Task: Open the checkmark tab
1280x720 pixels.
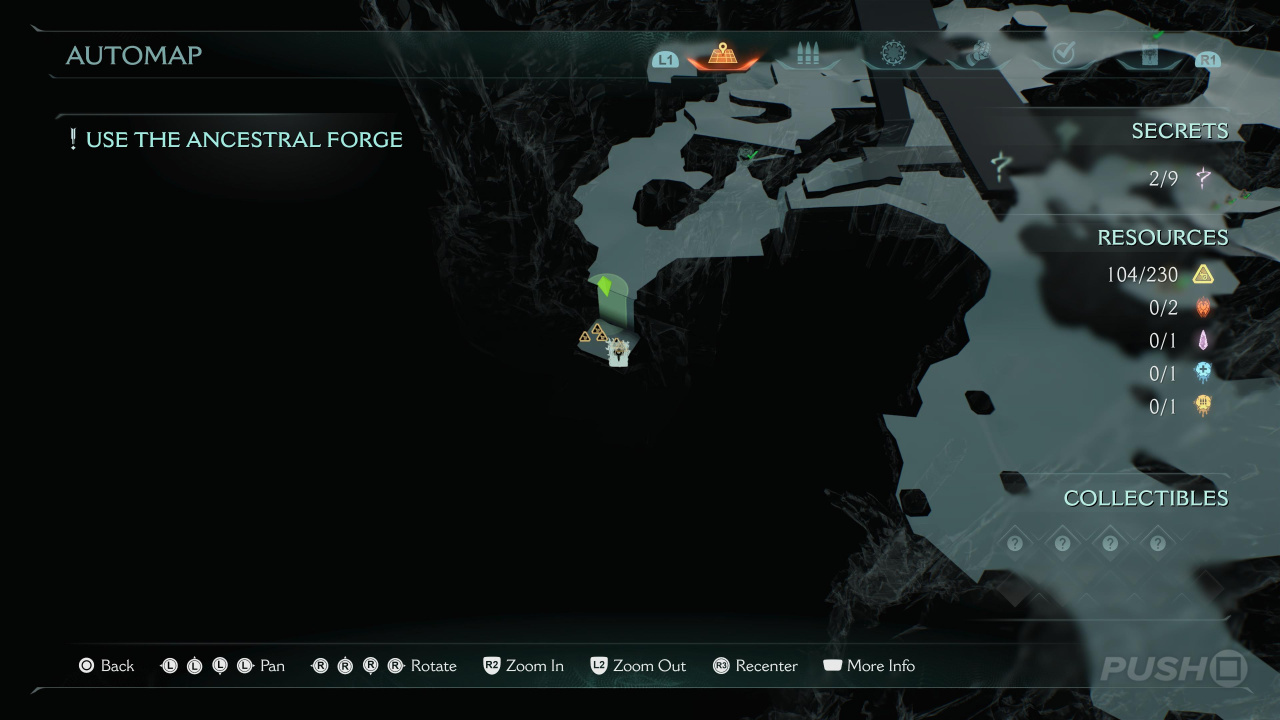Action: 1063,55
